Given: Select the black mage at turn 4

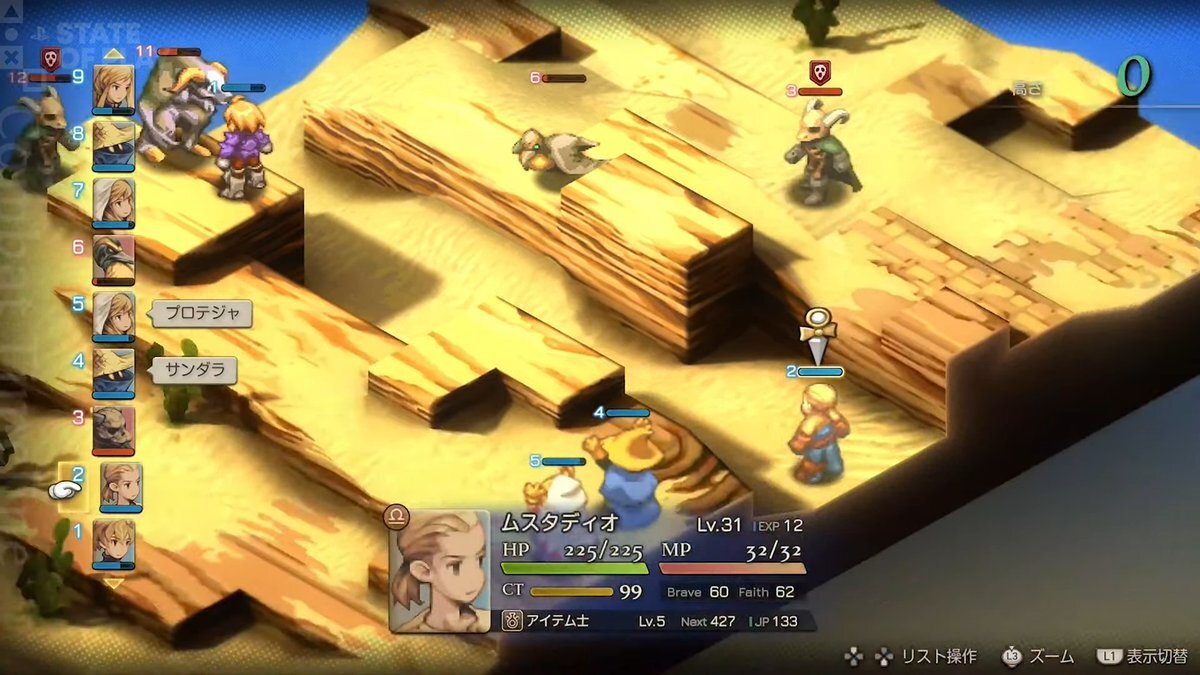Looking at the screenshot, I should (113, 372).
